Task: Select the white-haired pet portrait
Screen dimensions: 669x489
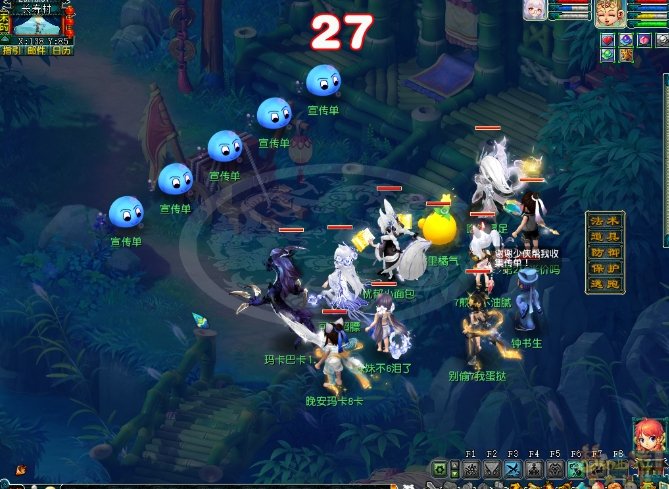Action: pyautogui.click(x=533, y=9)
